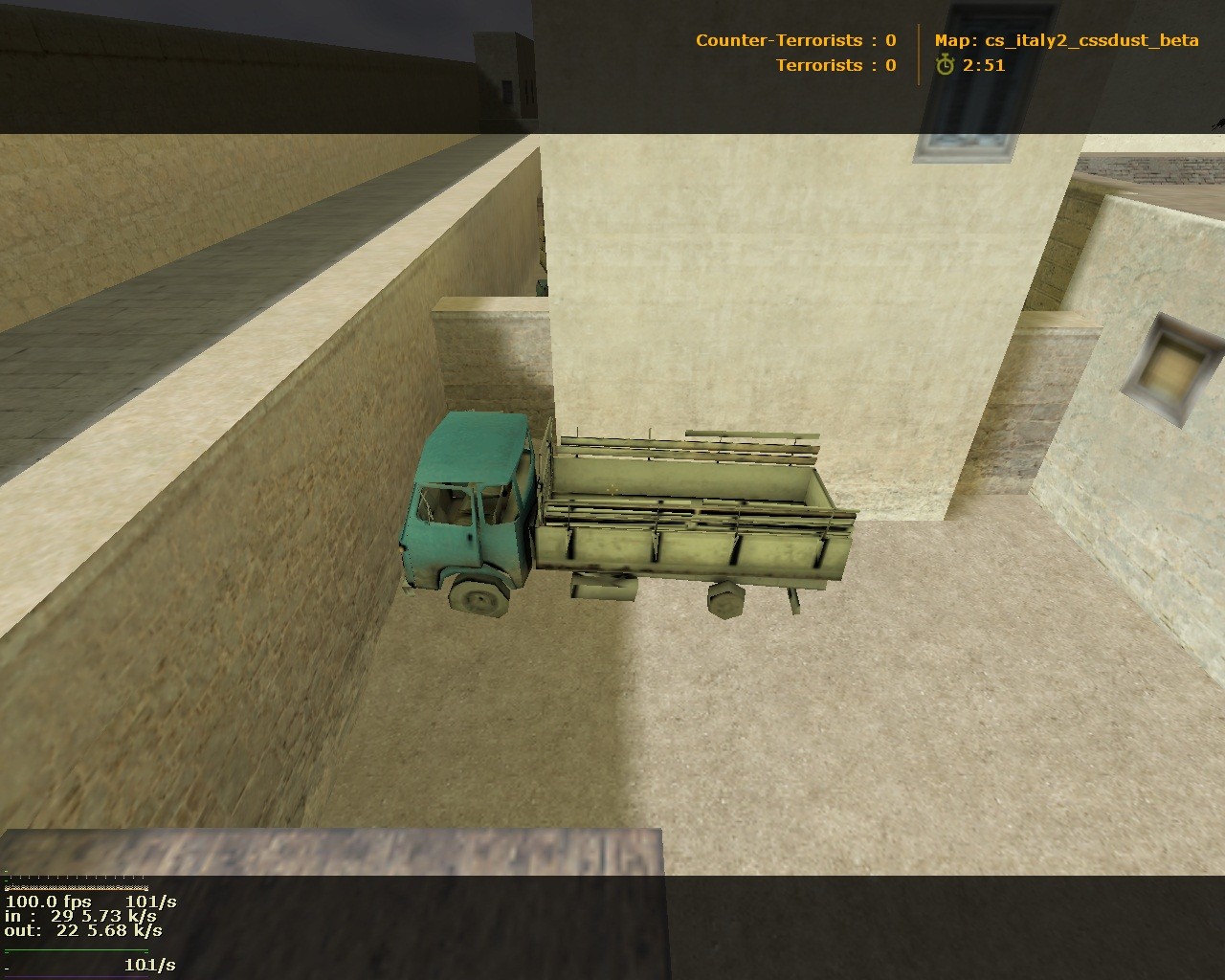This screenshot has height=980, width=1225.
Task: Select the Terrorists scoreboard label
Action: tap(823, 65)
